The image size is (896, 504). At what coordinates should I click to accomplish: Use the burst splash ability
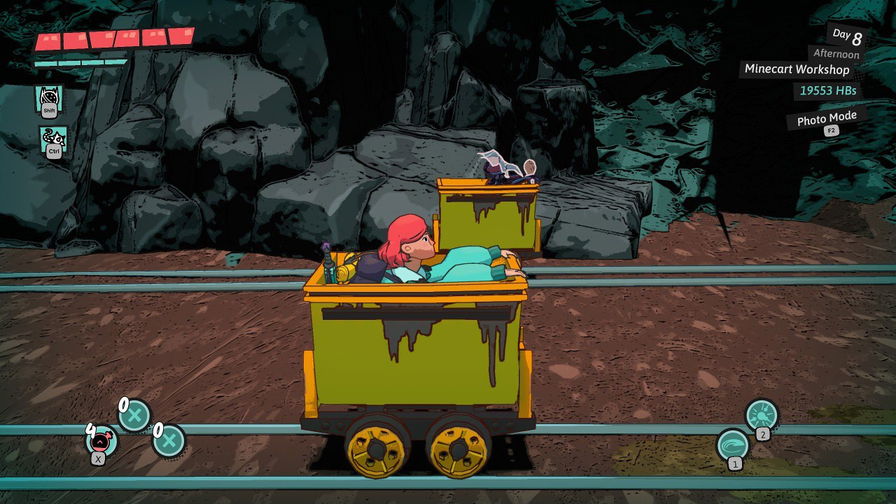point(761,414)
